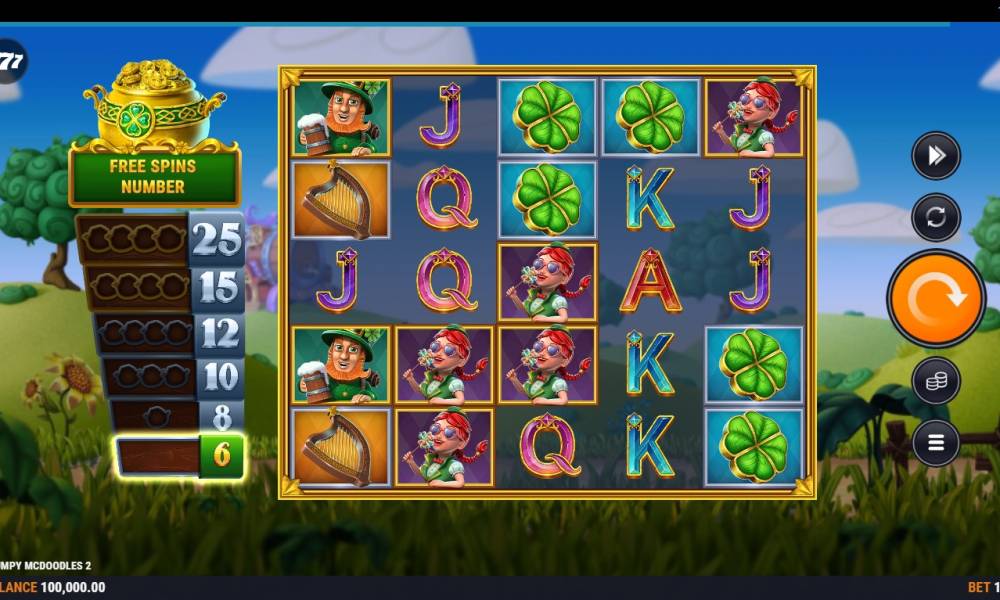Click the 77 logo badge
The height and width of the screenshot is (600, 1000).
[x=10, y=62]
